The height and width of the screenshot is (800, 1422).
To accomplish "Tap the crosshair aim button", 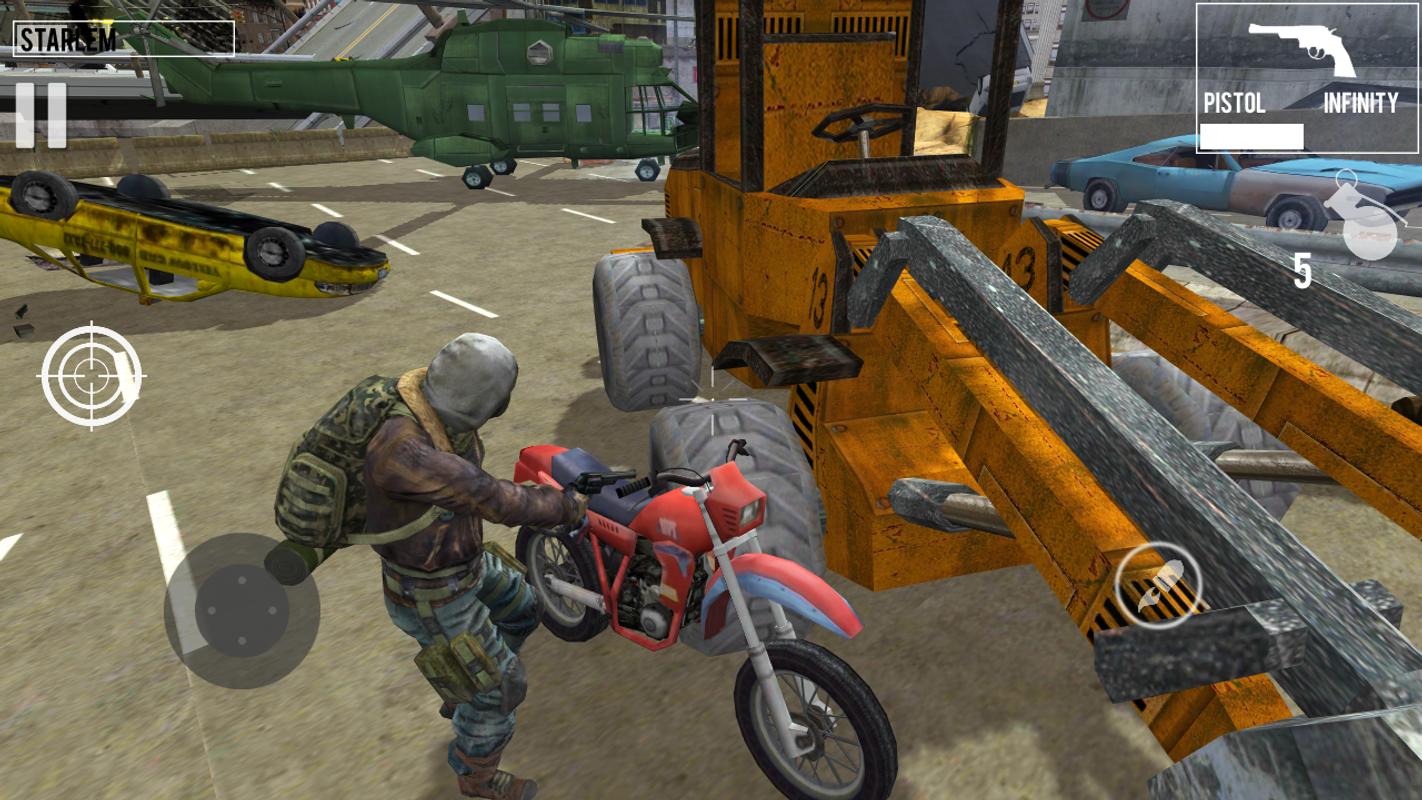I will coord(91,376).
